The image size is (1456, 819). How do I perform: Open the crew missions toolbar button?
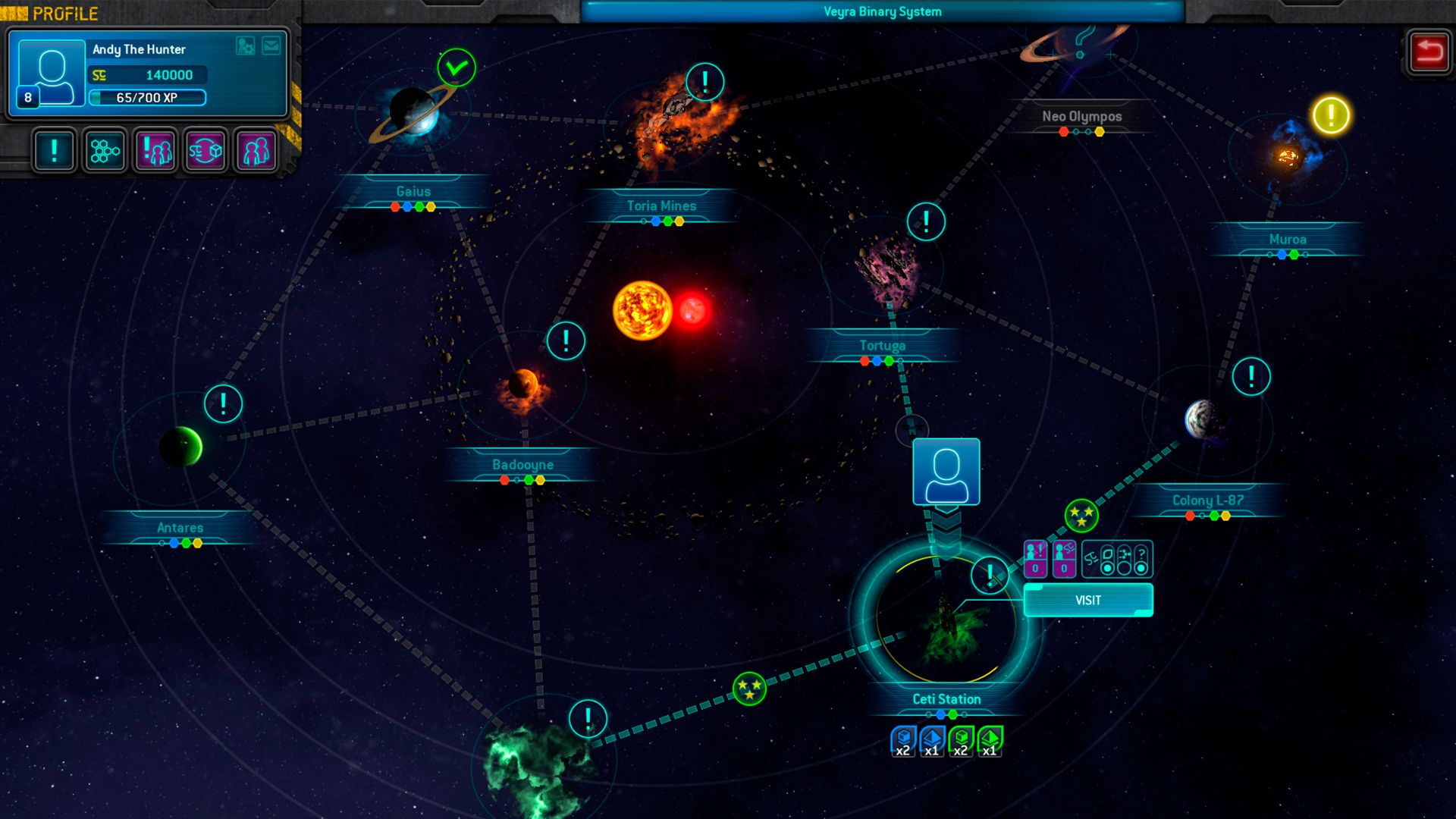pyautogui.click(x=155, y=151)
